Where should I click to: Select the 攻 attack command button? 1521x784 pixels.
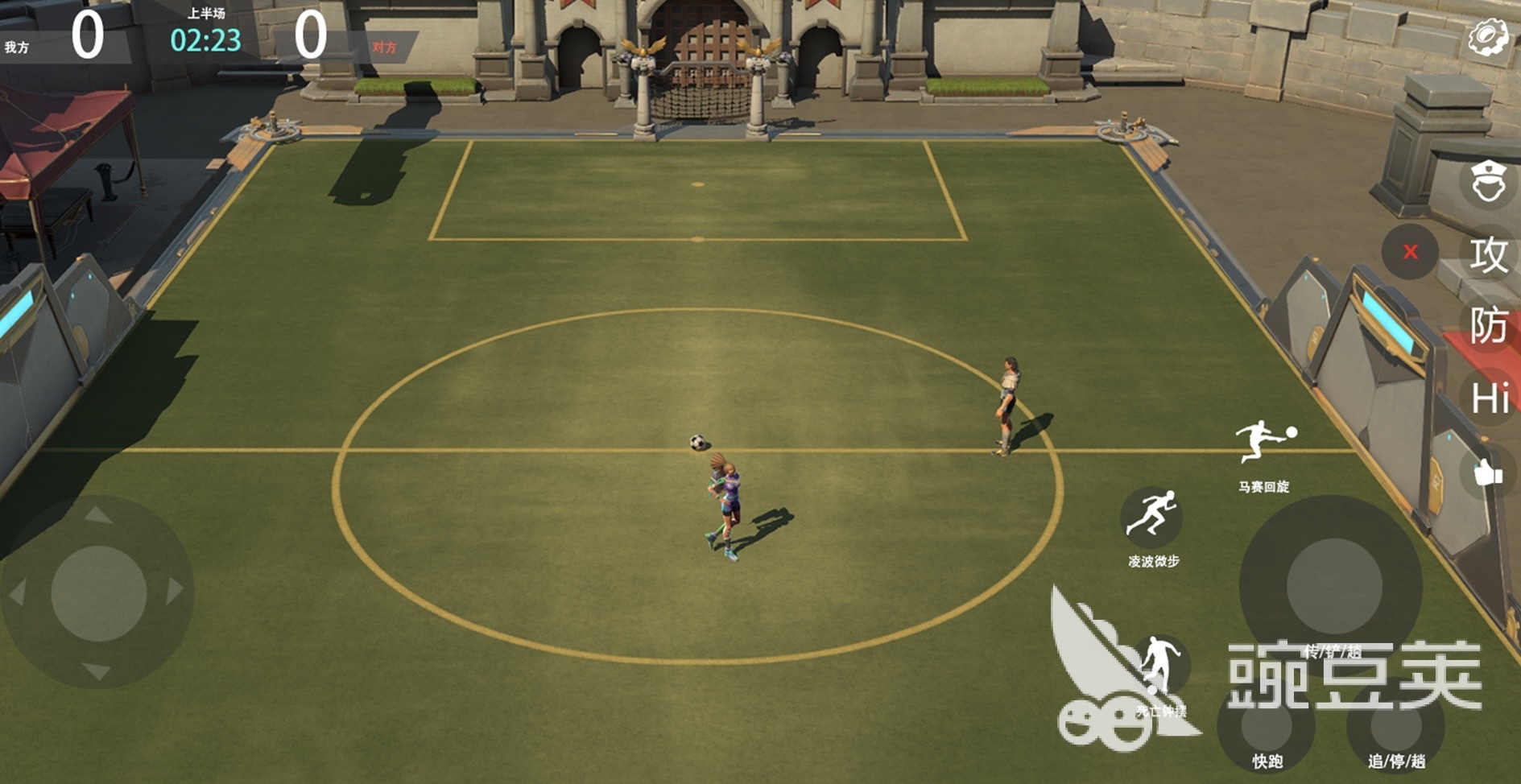click(1488, 255)
